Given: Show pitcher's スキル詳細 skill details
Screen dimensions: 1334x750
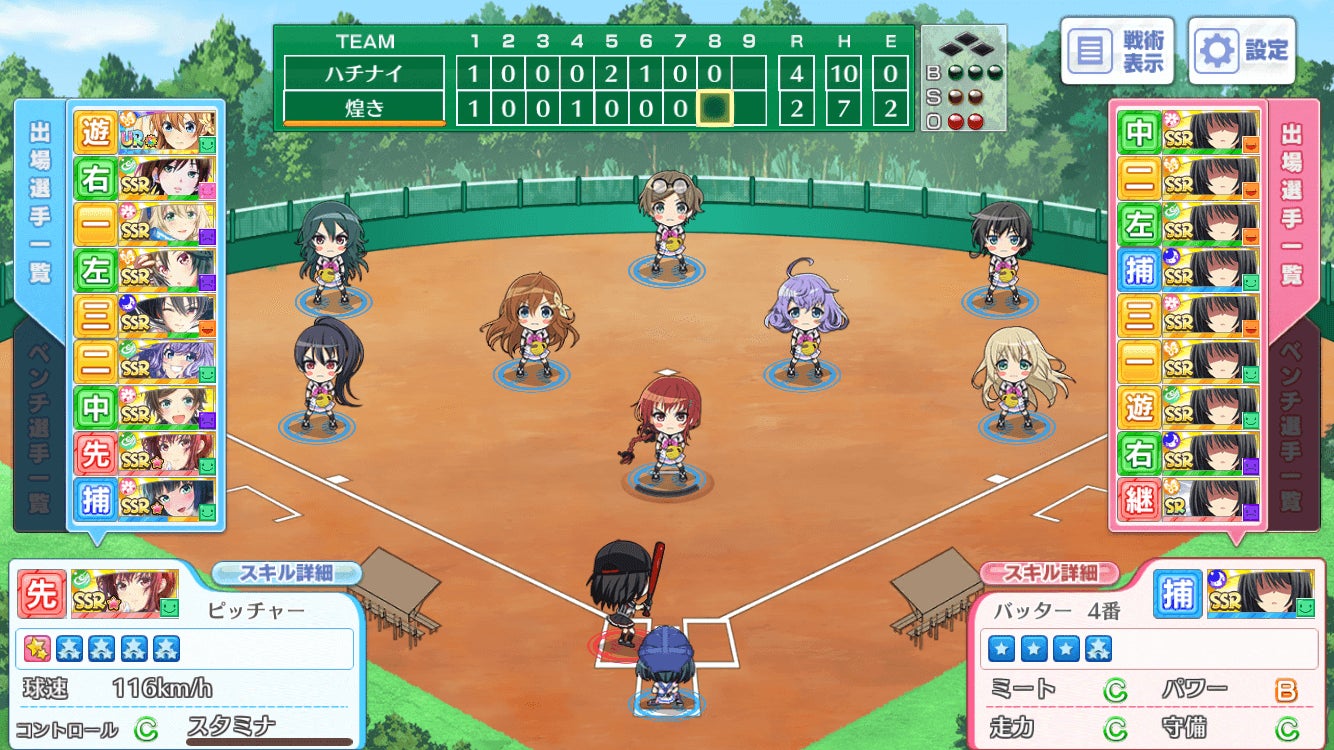Looking at the screenshot, I should tap(286, 573).
